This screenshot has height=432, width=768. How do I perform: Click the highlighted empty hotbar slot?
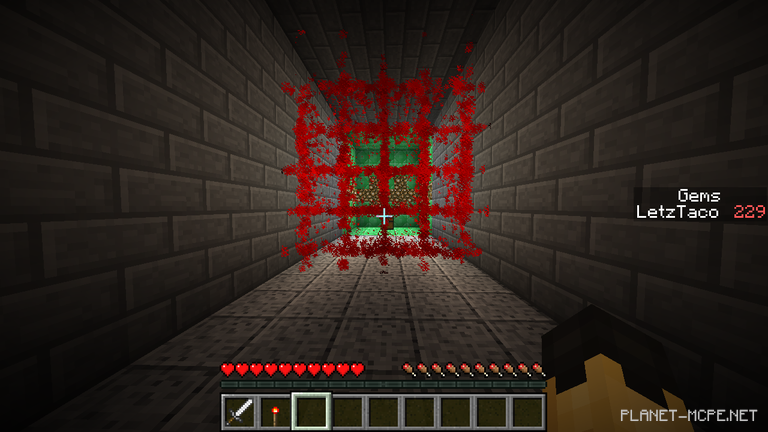click(311, 411)
